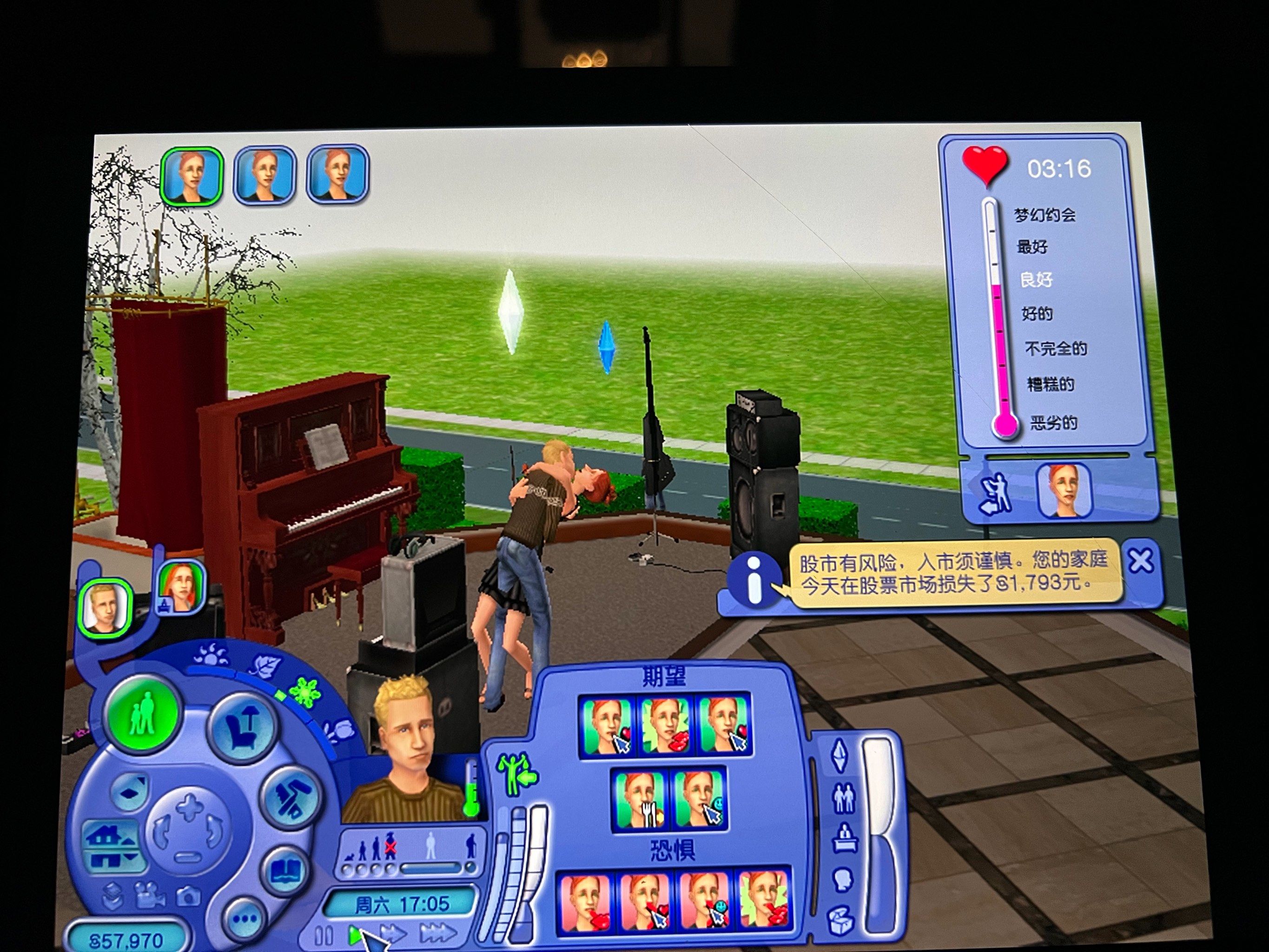Select the fork and knife want
The image size is (1269, 952).
pyautogui.click(x=640, y=799)
